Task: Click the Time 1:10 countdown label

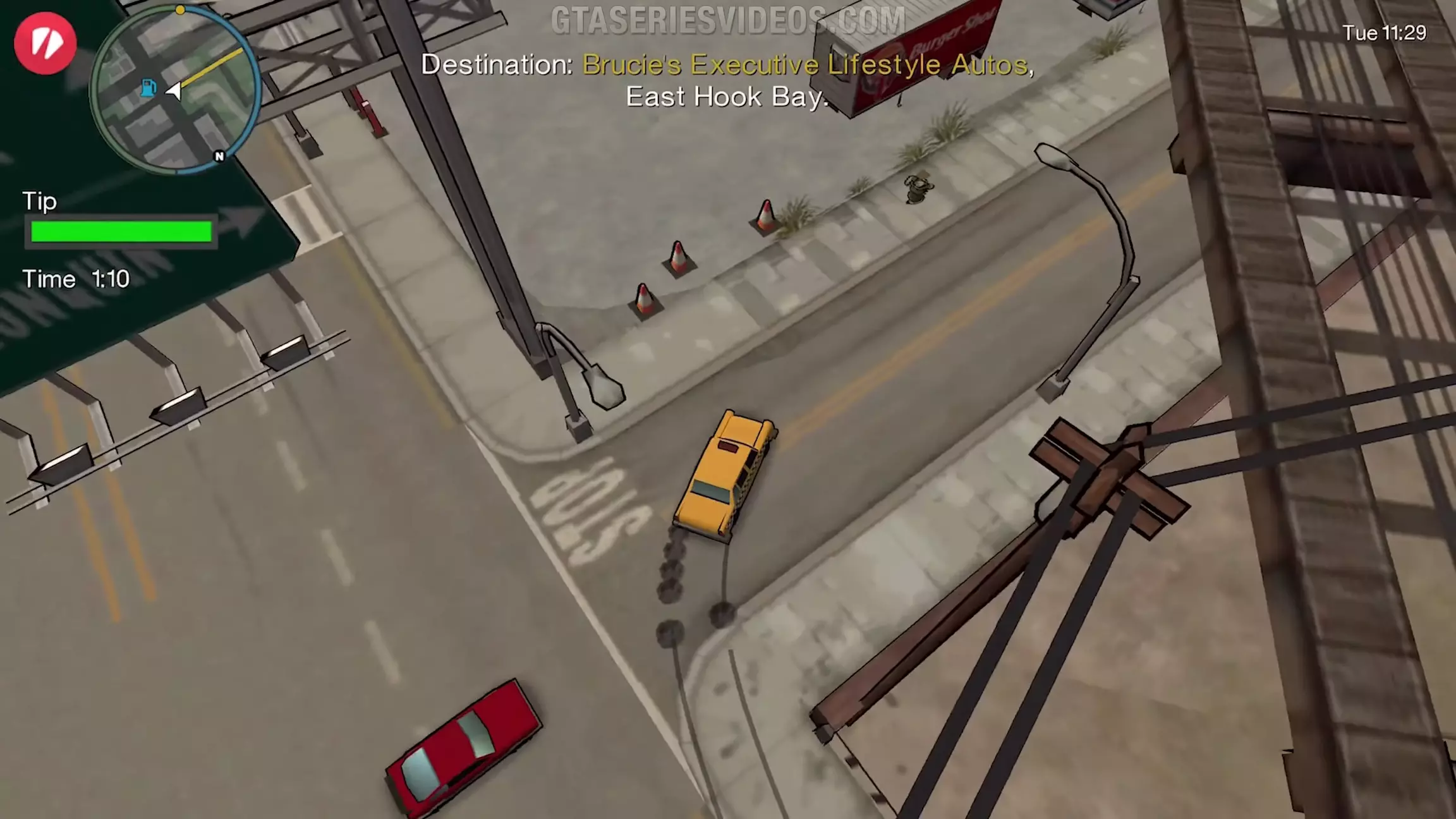Action: click(76, 278)
